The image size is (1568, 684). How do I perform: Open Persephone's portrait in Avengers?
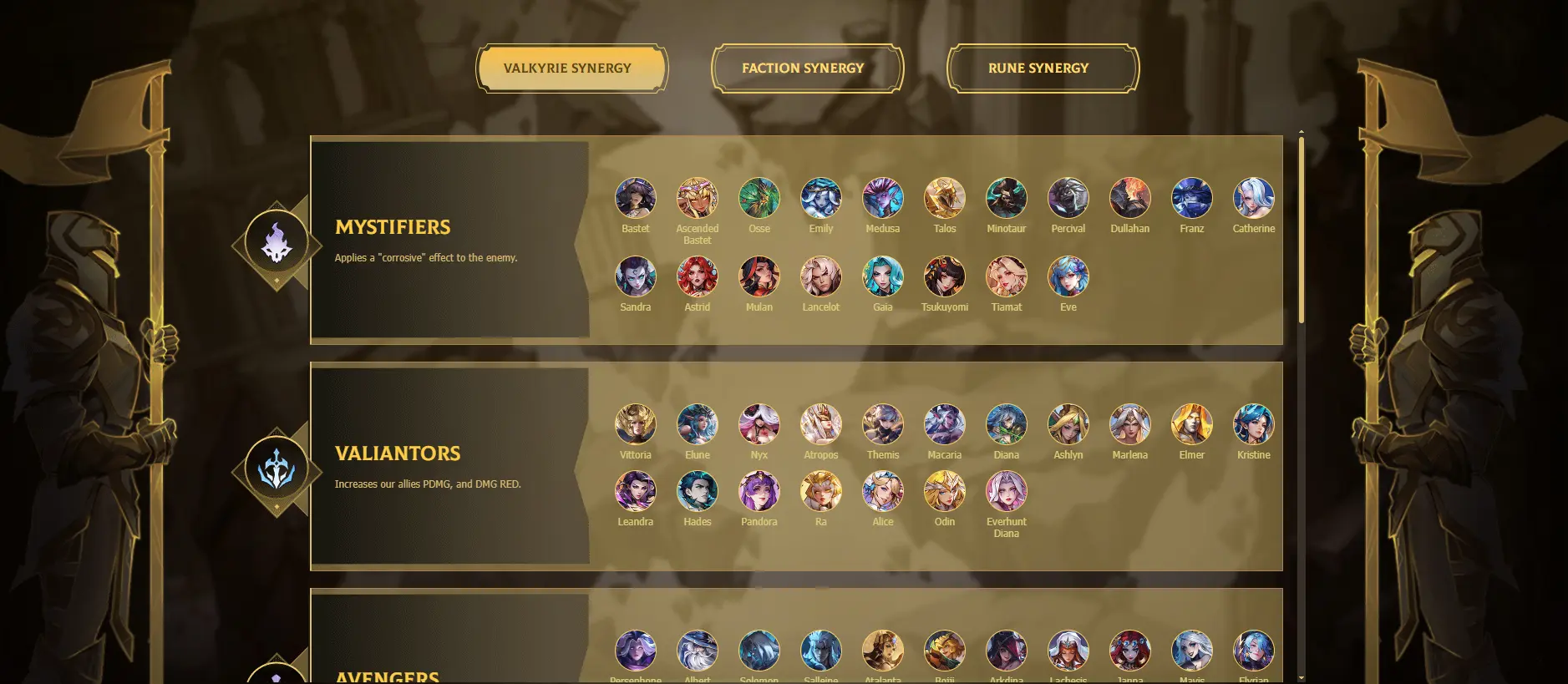(636, 651)
